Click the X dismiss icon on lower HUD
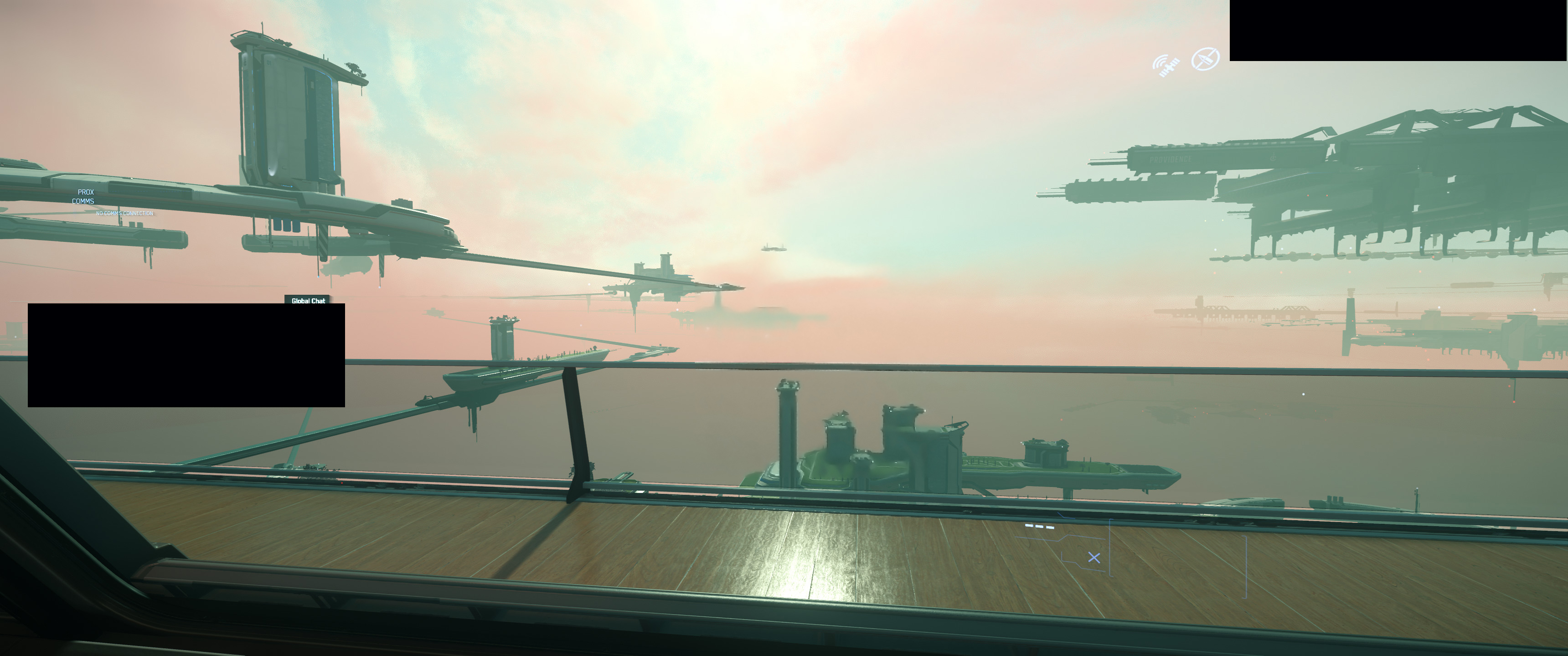Screen dimensions: 1568x656 tap(1094, 558)
